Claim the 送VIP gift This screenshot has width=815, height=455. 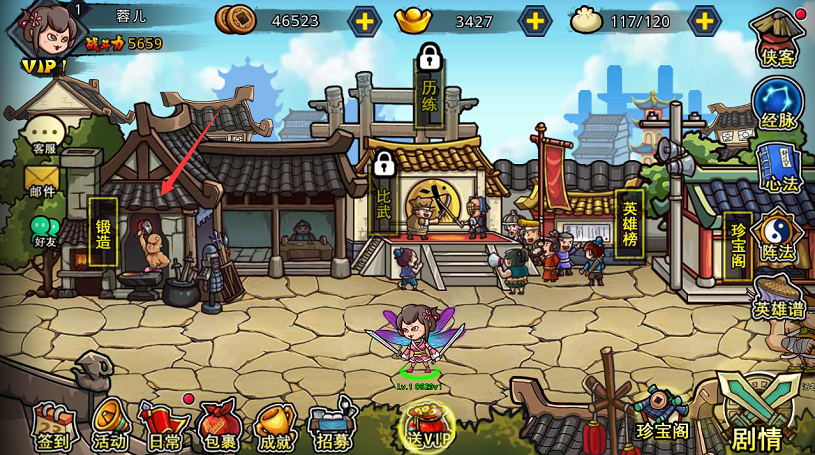click(x=426, y=424)
